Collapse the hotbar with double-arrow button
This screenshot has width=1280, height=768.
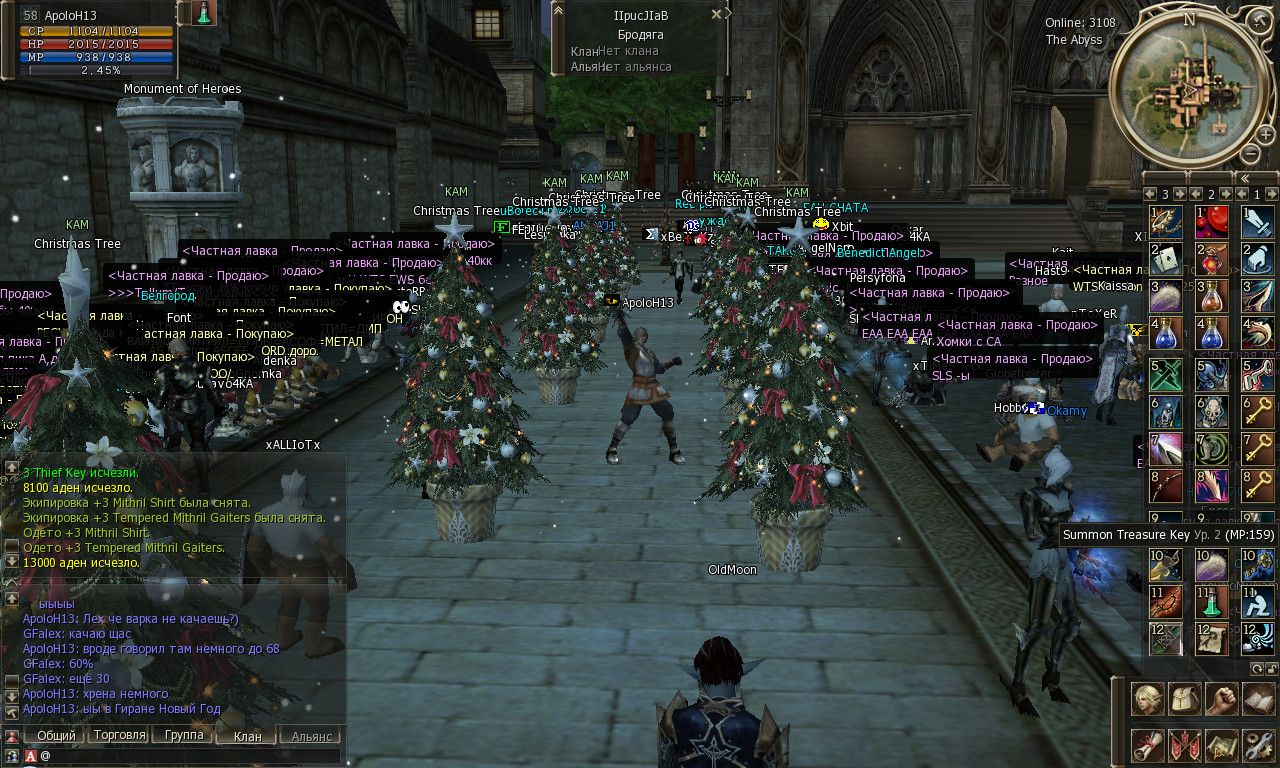1244,178
